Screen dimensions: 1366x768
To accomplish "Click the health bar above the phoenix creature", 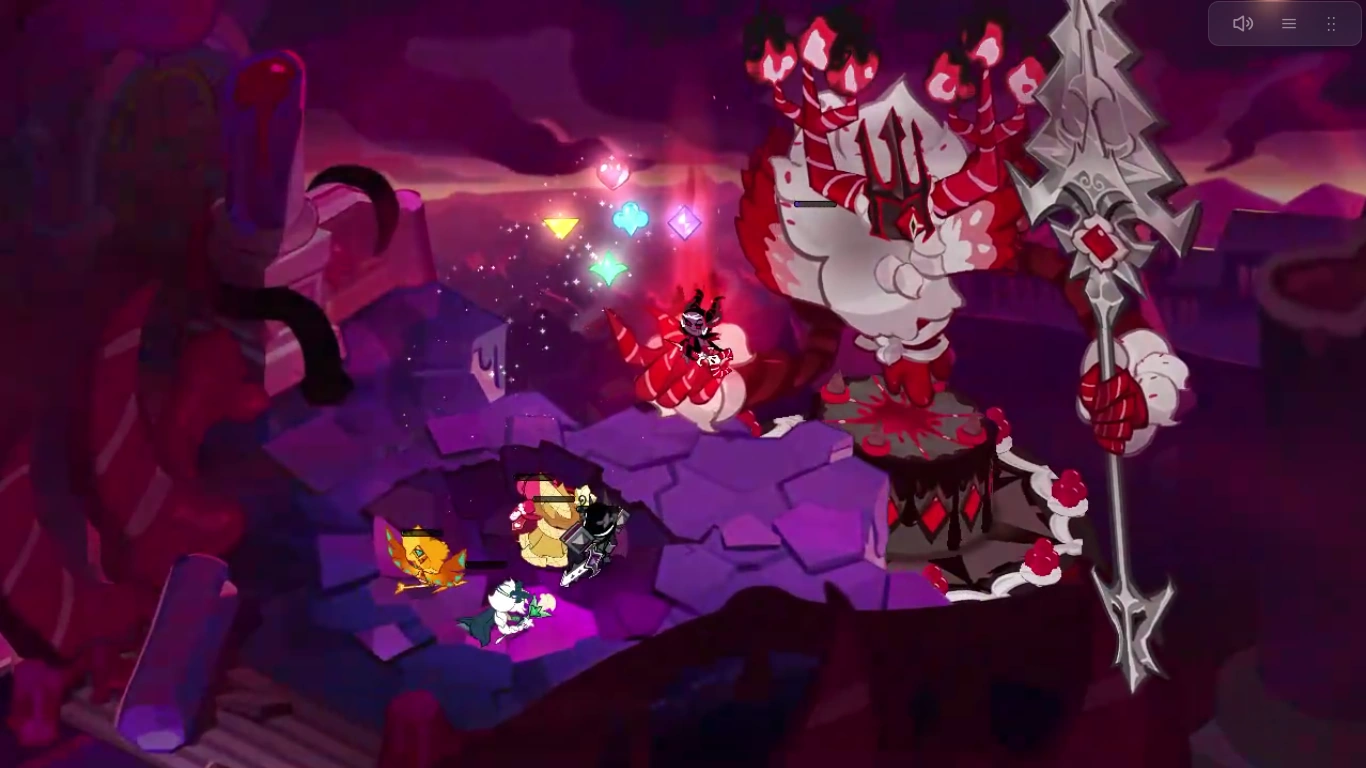I will 420,533.
